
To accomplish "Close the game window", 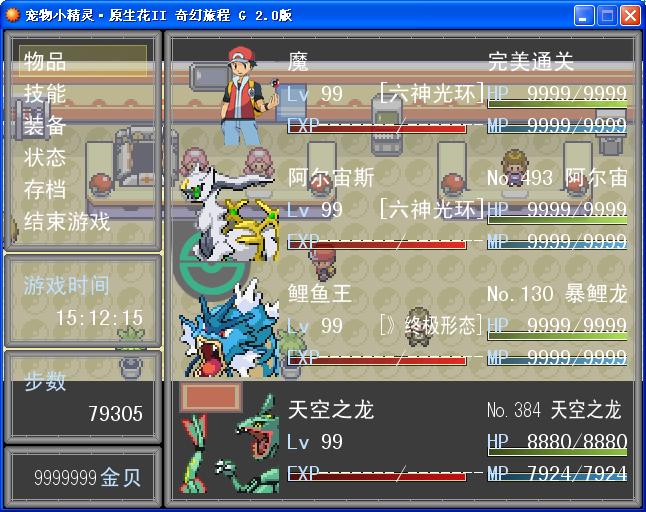I will click(x=630, y=15).
